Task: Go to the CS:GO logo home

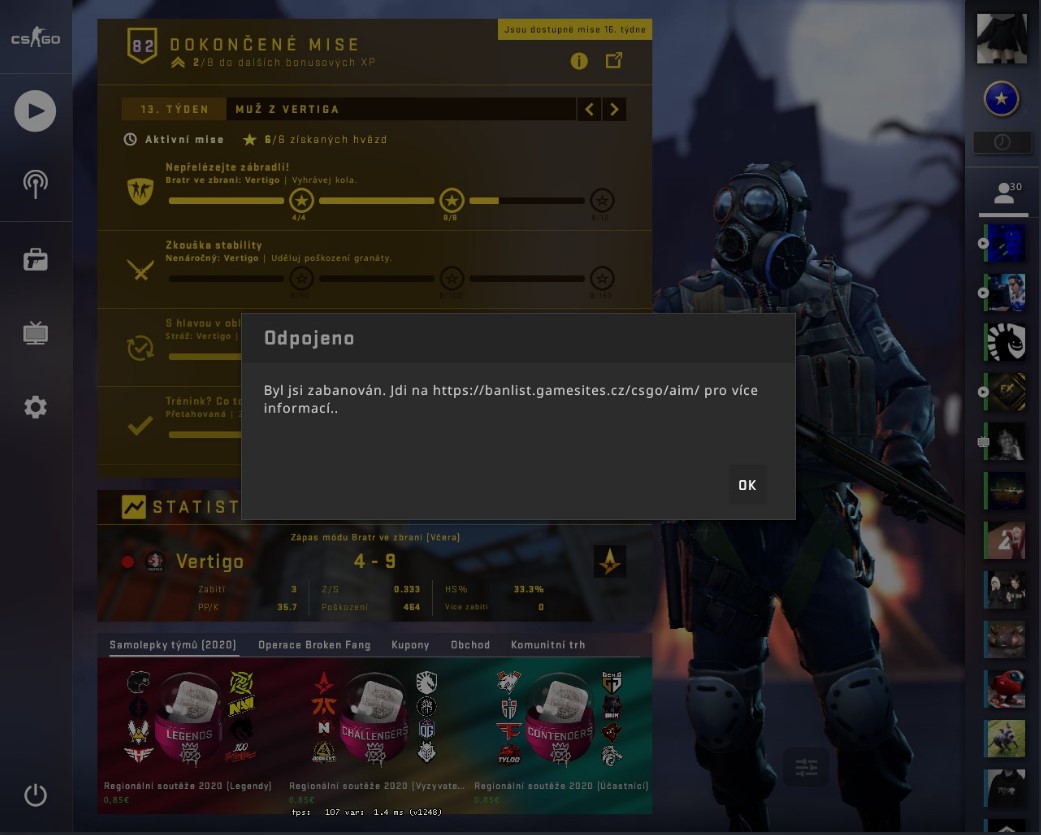Action: click(x=35, y=39)
